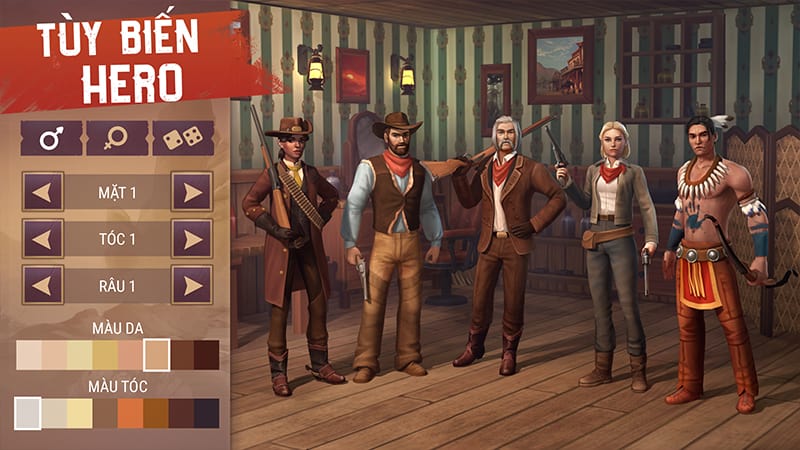
Task: Advance to the next face with MẶT right arrow
Action: 191,191
